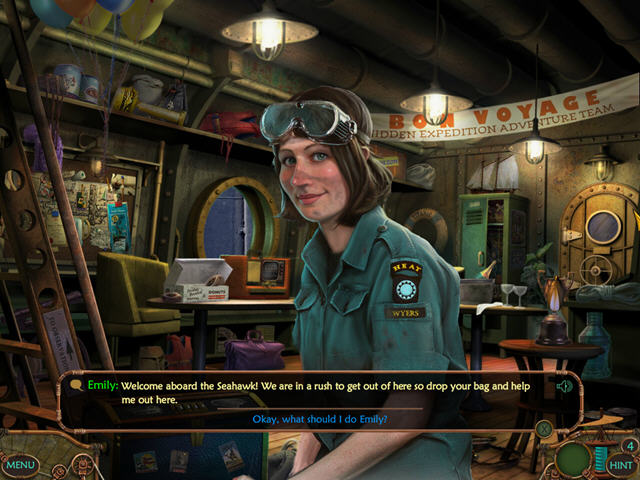Click the green circular gauge beside HINT
This screenshot has width=640, height=480.
pos(575,459)
